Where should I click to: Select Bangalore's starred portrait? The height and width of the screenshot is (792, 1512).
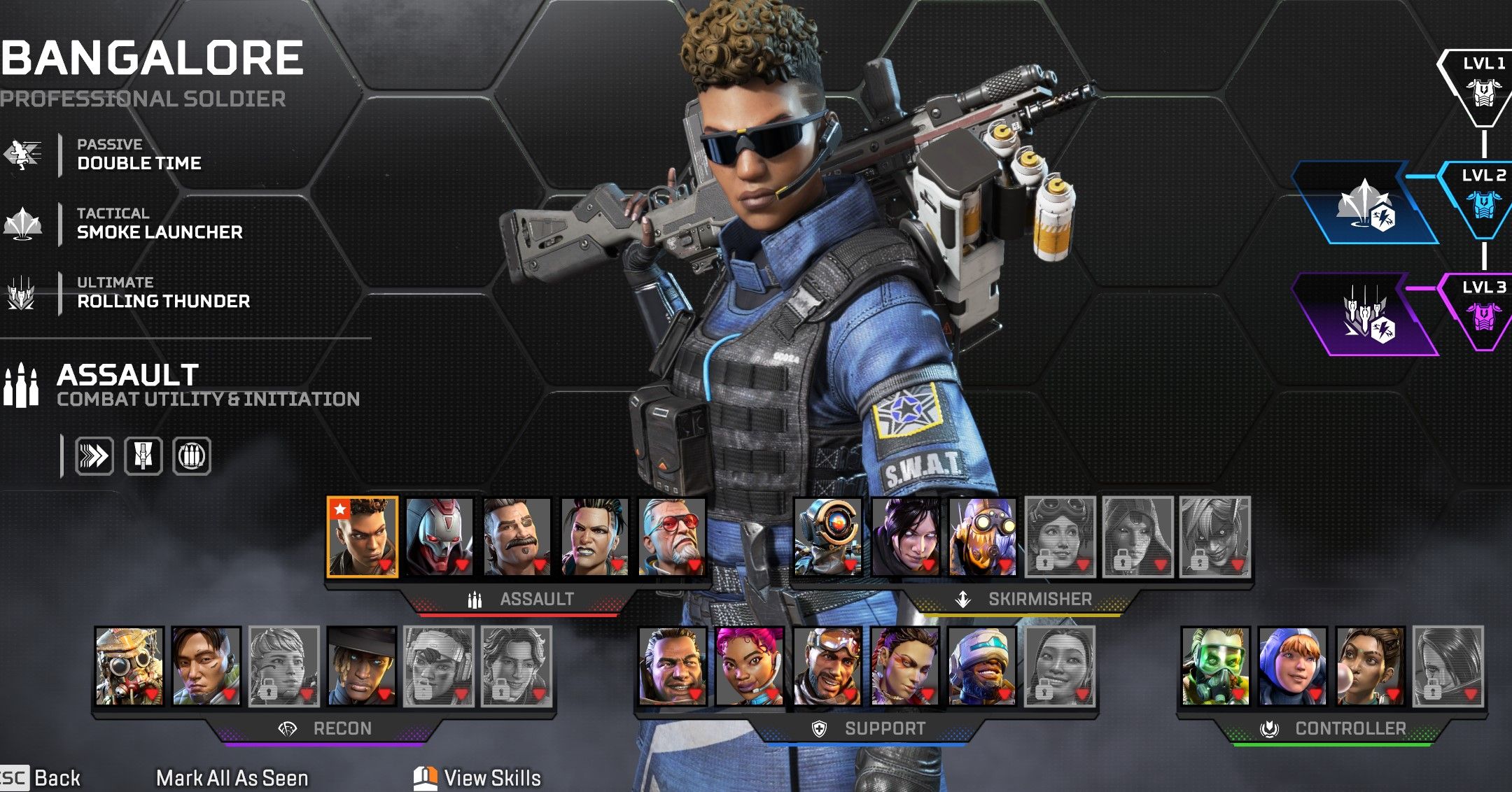362,537
